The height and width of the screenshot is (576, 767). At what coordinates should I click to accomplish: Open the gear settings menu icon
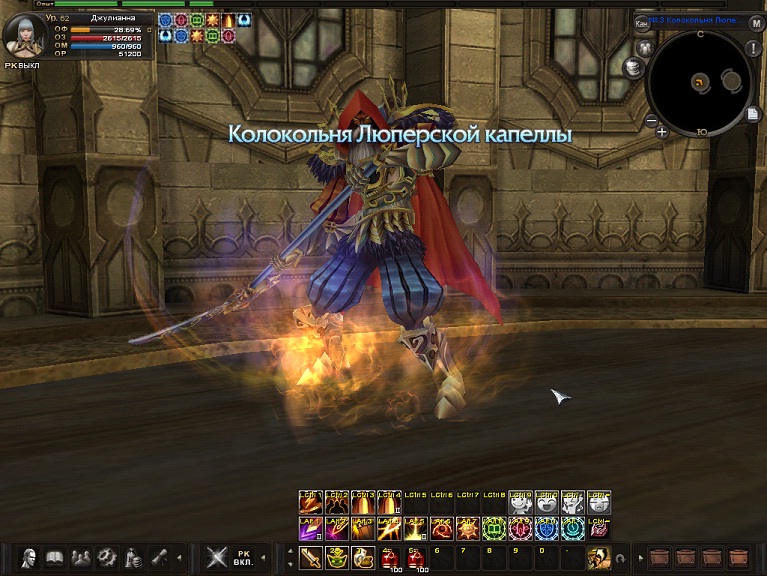(104, 557)
